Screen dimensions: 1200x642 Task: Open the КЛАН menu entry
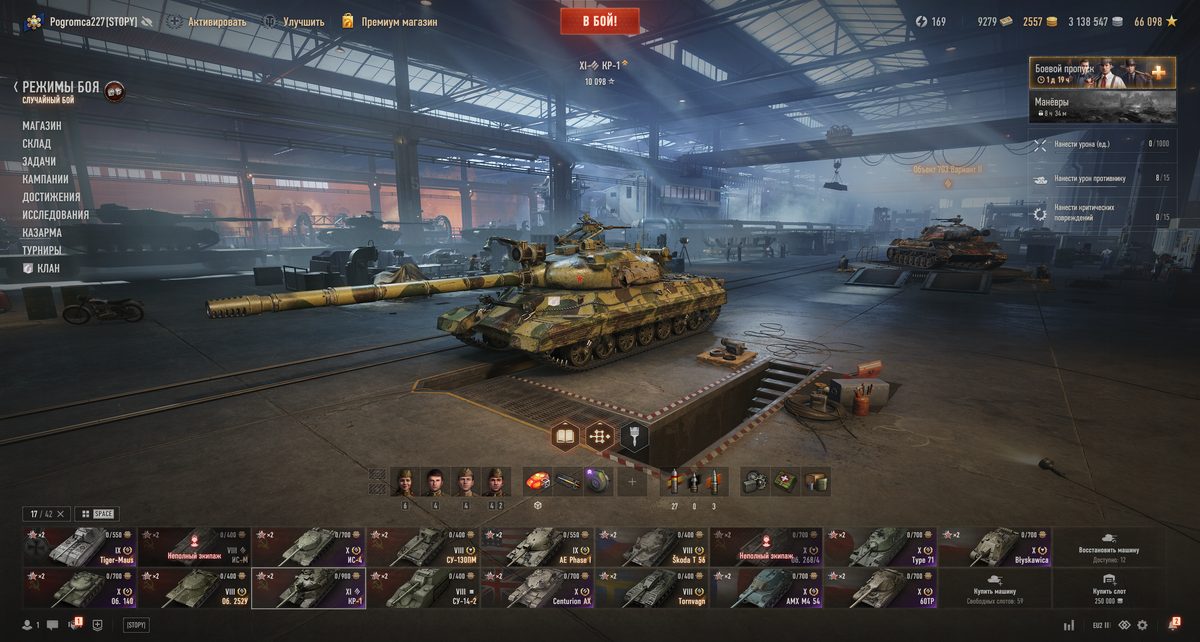pyautogui.click(x=48, y=269)
